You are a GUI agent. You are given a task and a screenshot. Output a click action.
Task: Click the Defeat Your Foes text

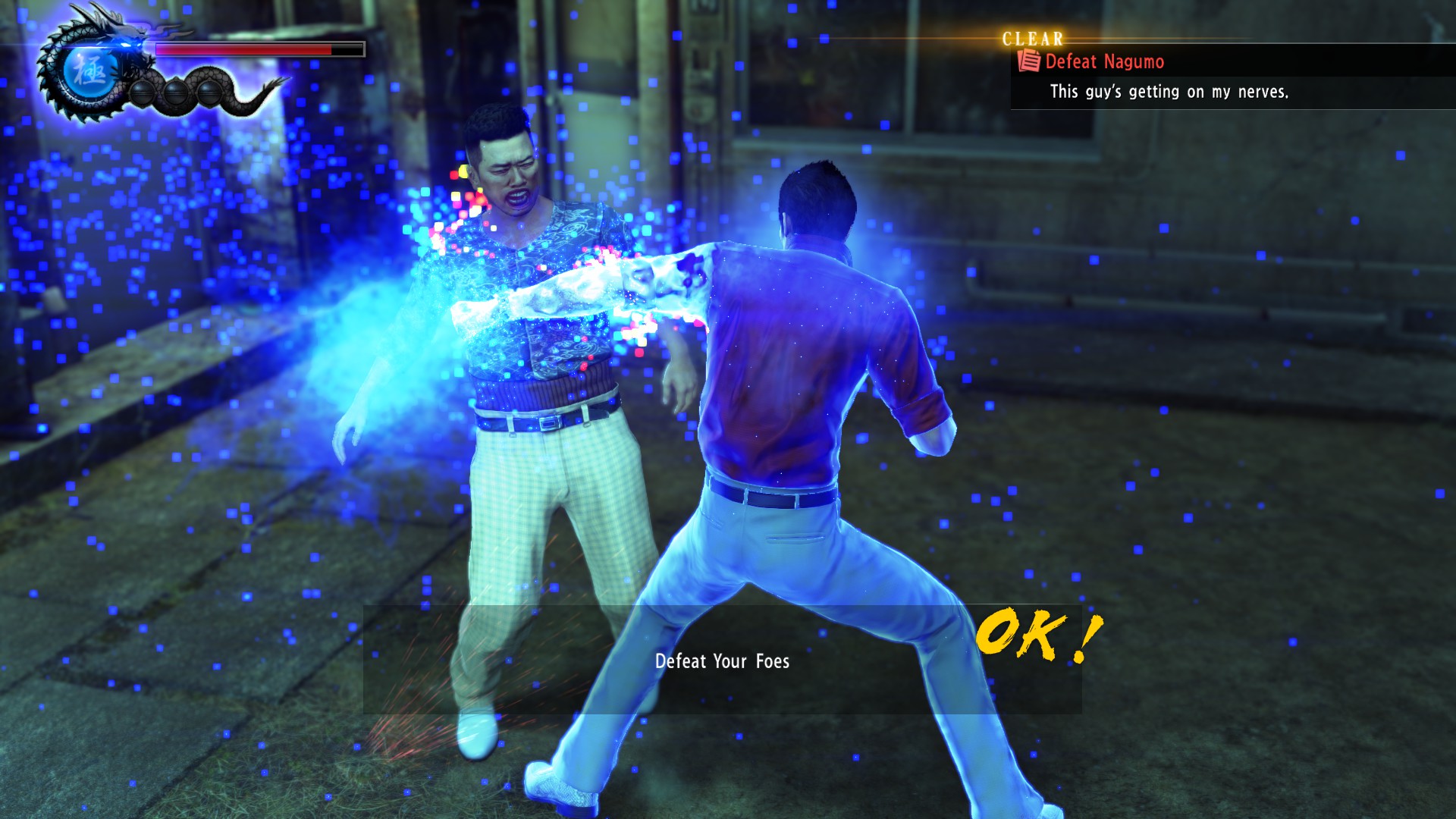tap(723, 661)
